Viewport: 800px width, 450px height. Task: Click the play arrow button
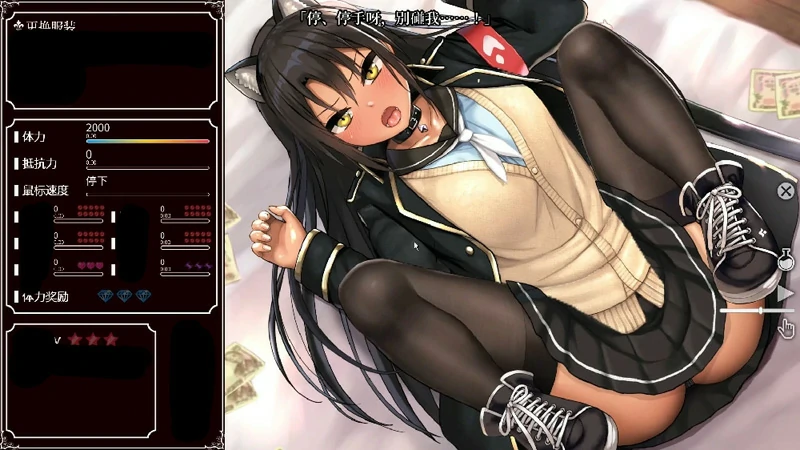(x=786, y=294)
